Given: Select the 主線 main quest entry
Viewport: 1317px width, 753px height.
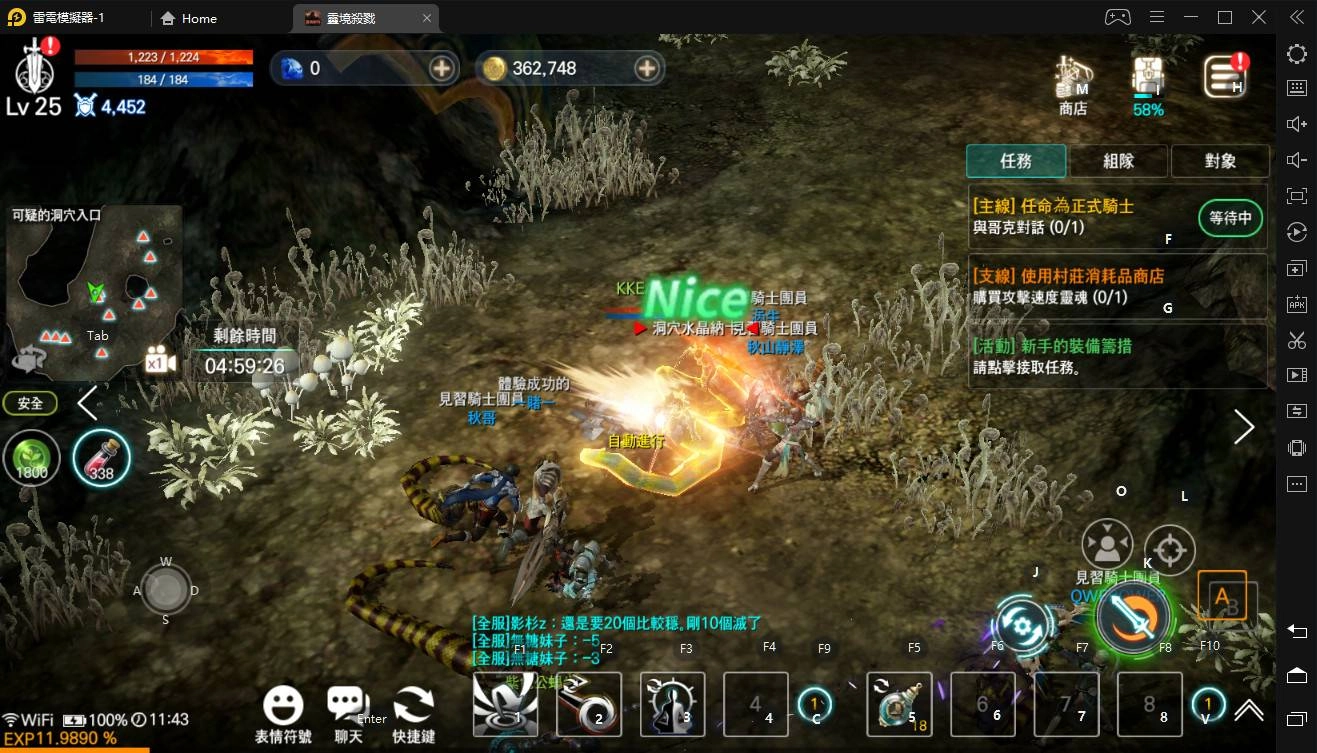Looking at the screenshot, I should tap(1080, 216).
